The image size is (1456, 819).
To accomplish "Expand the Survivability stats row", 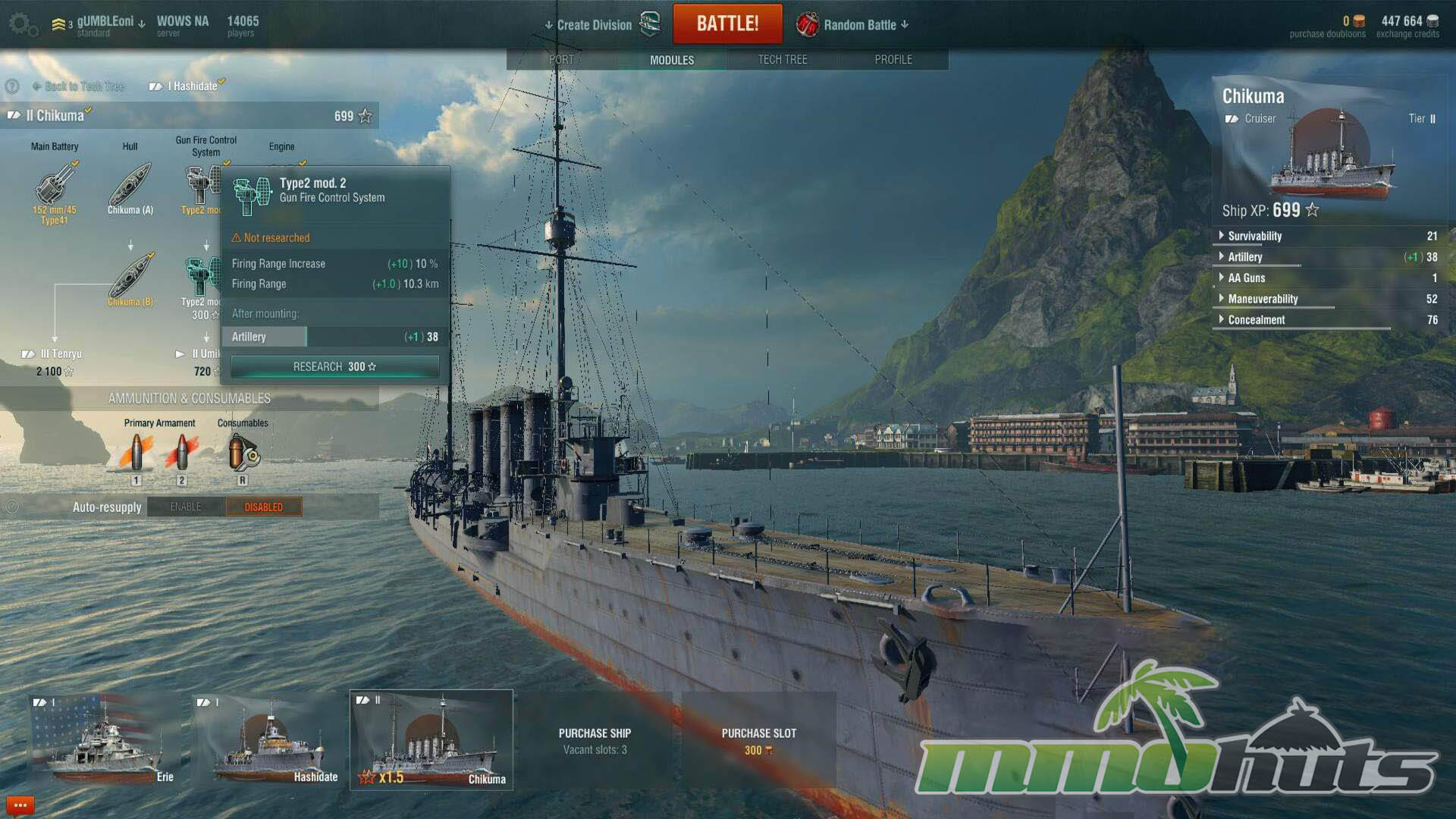I will pyautogui.click(x=1254, y=237).
